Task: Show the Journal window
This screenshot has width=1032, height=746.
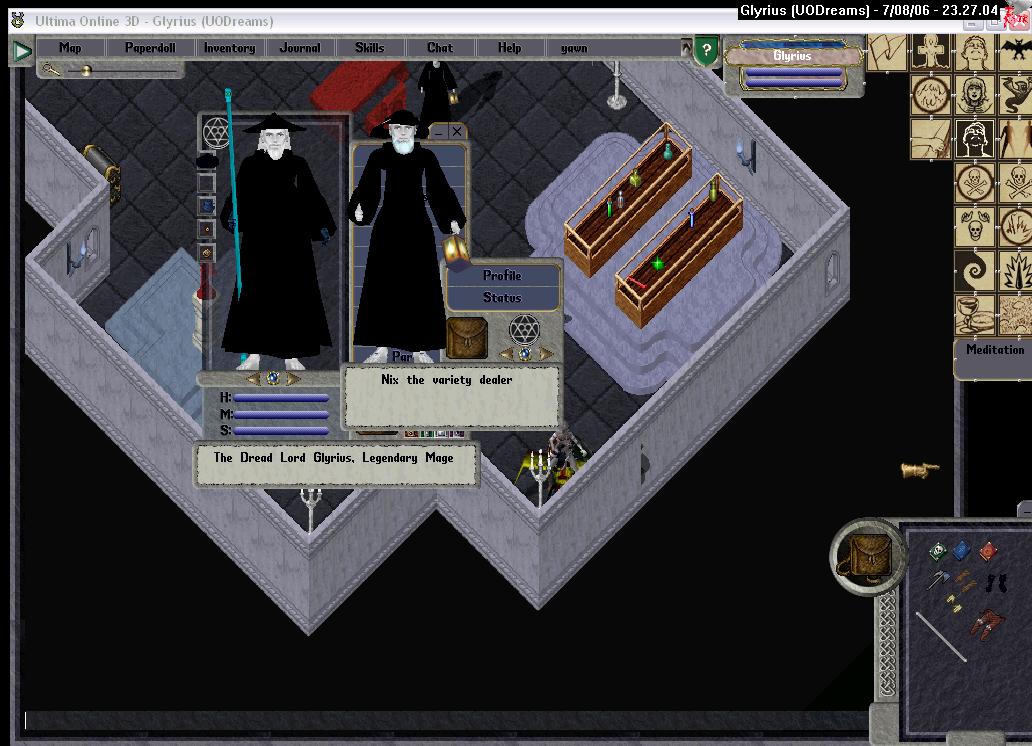Action: [x=300, y=48]
